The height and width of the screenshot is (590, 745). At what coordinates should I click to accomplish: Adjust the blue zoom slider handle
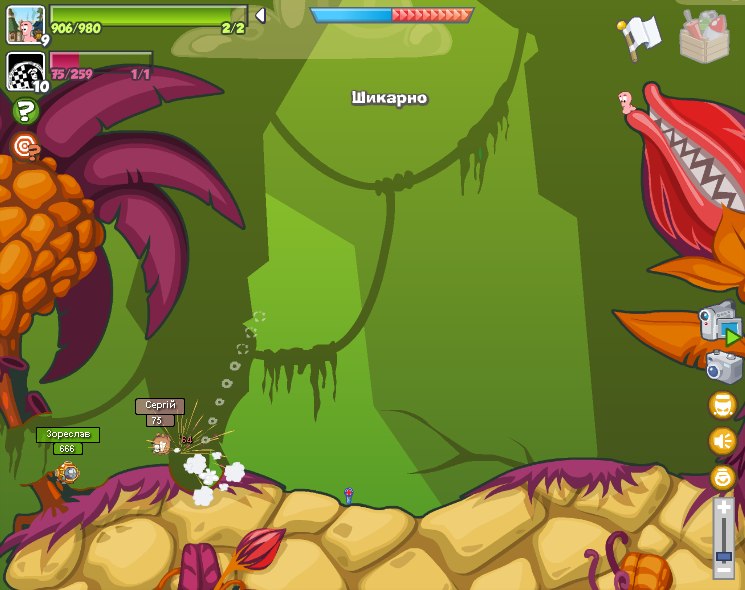(x=724, y=556)
